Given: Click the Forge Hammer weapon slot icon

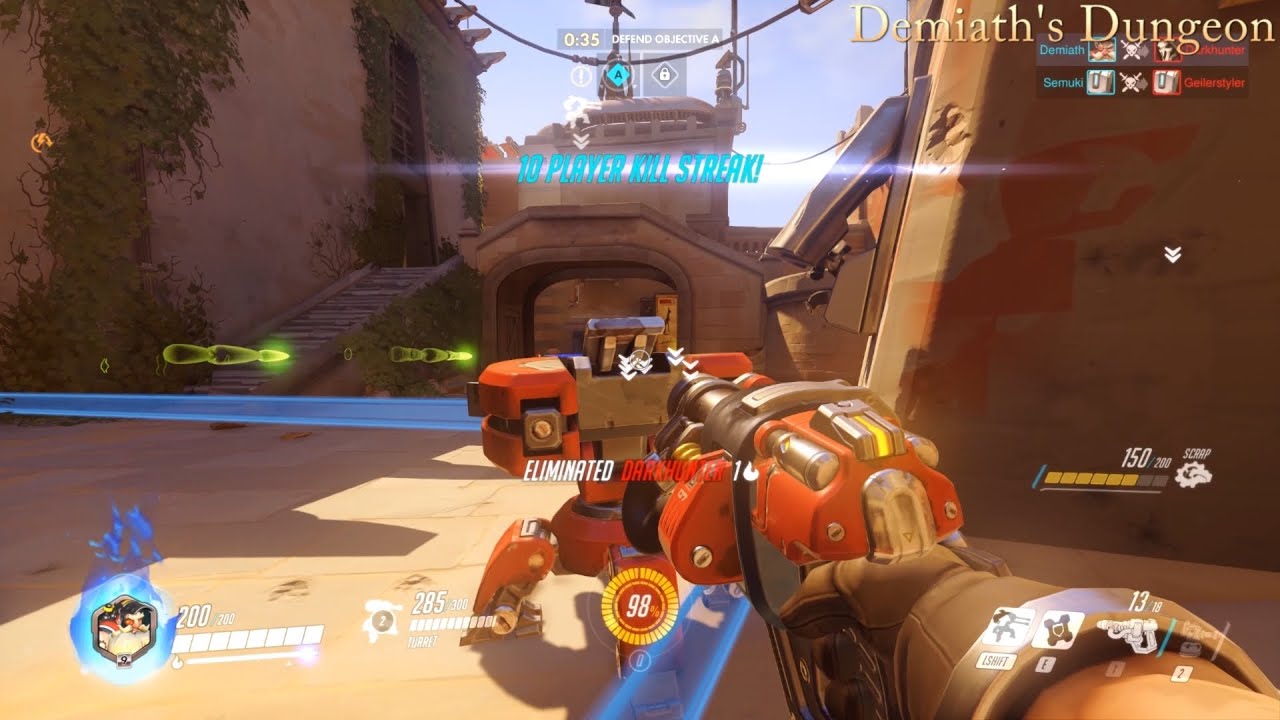Looking at the screenshot, I should point(1196,632).
